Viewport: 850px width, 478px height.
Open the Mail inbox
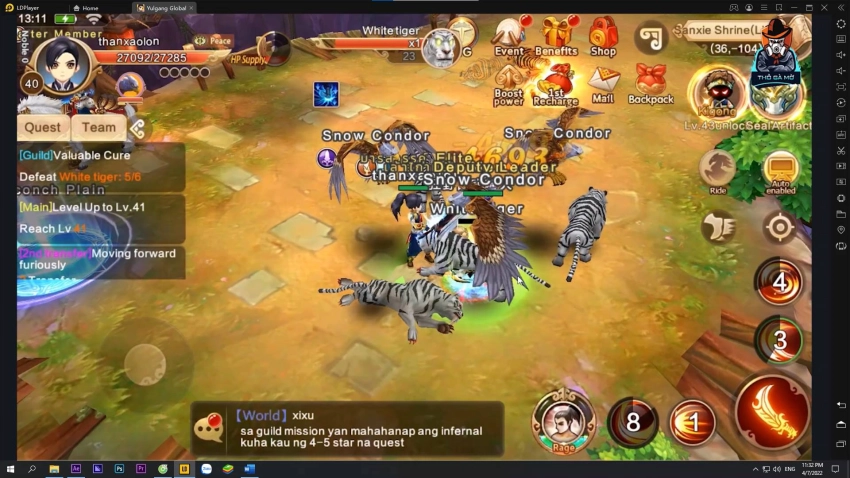tap(603, 84)
